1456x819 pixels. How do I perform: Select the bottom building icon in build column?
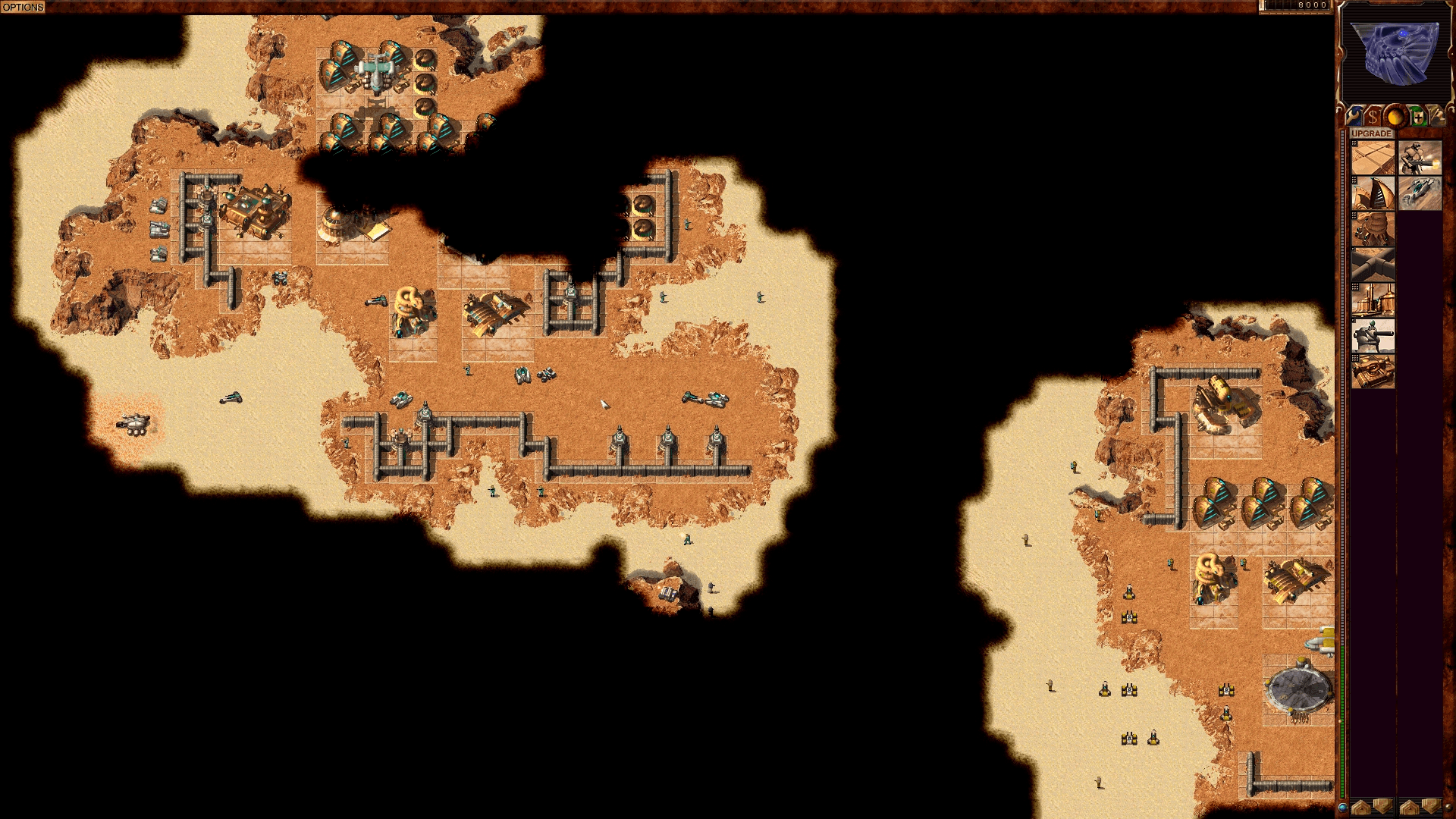pyautogui.click(x=1373, y=371)
